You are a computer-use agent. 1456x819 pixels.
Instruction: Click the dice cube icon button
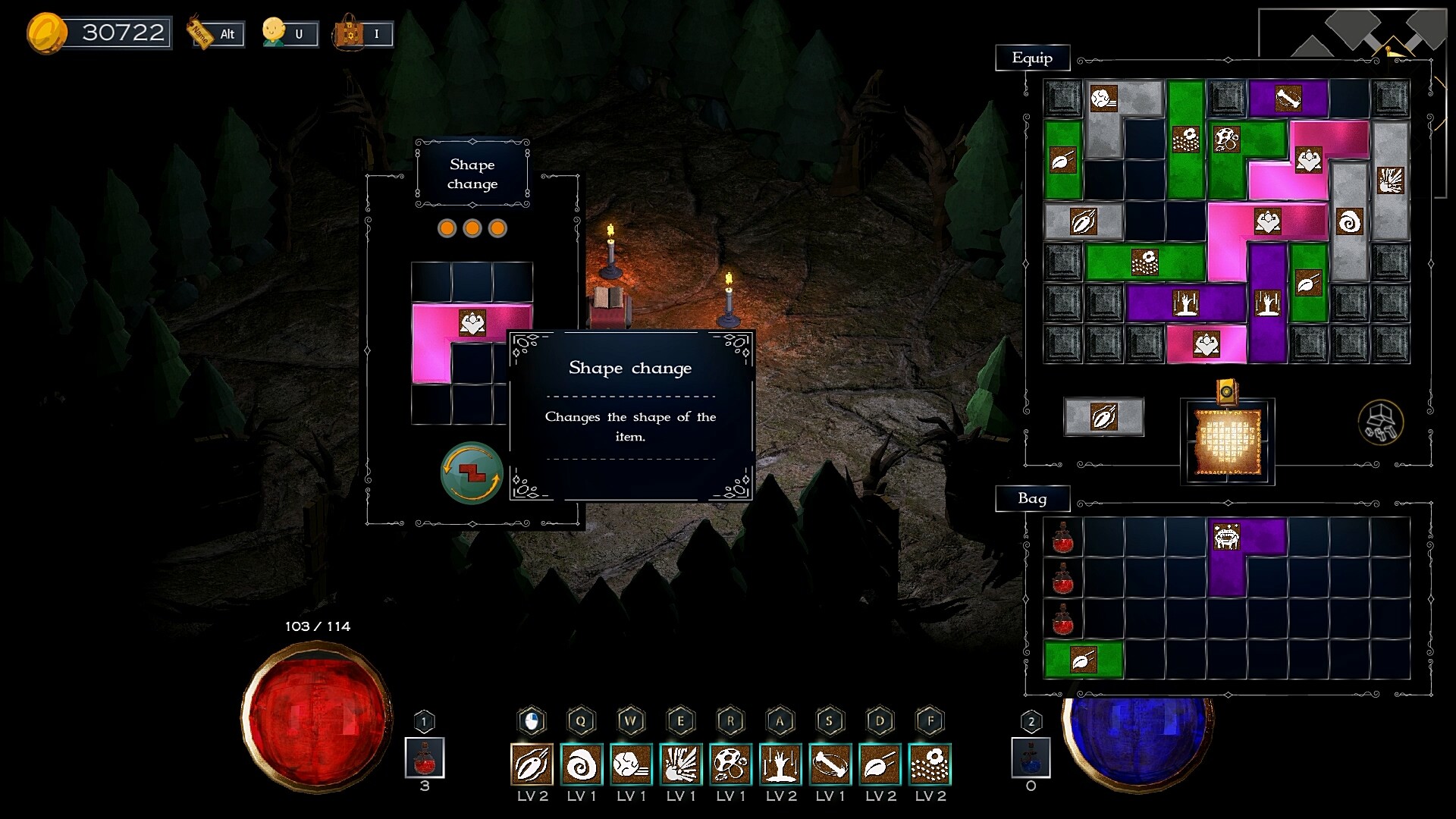coord(1380,422)
